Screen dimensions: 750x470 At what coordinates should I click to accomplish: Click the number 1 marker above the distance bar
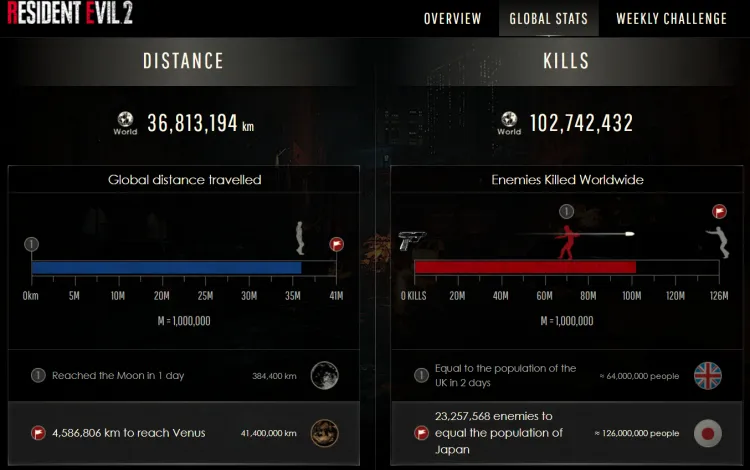coord(31,244)
